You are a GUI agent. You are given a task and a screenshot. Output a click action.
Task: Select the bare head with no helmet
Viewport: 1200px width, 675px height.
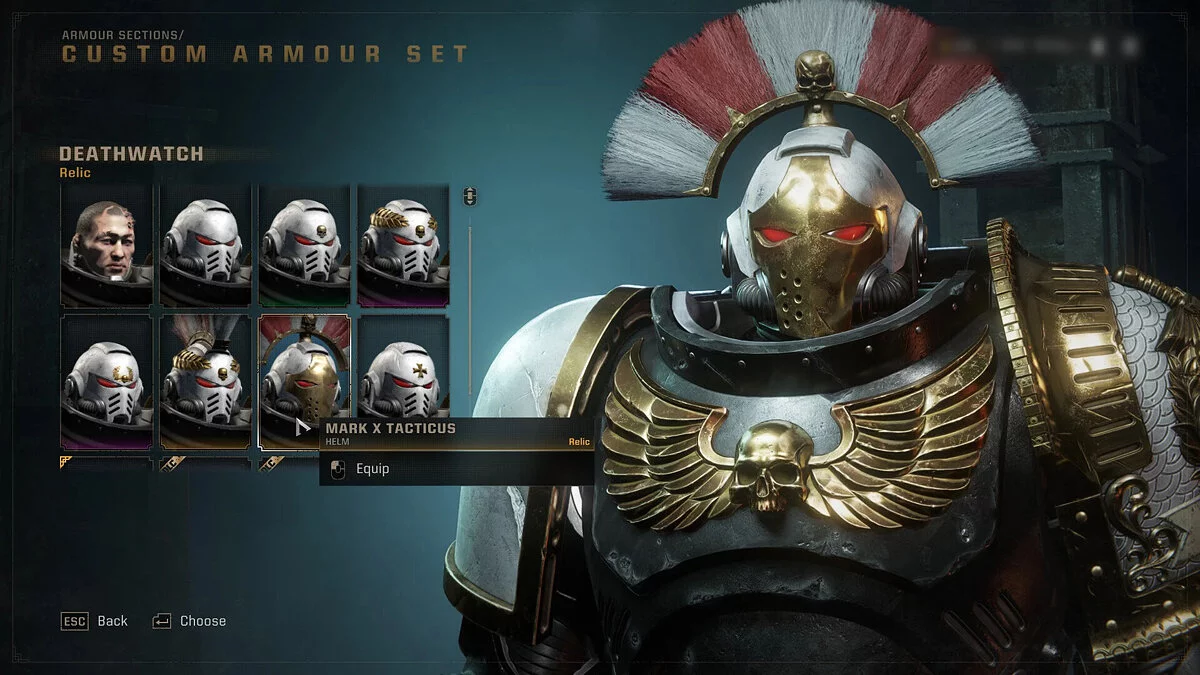point(106,245)
